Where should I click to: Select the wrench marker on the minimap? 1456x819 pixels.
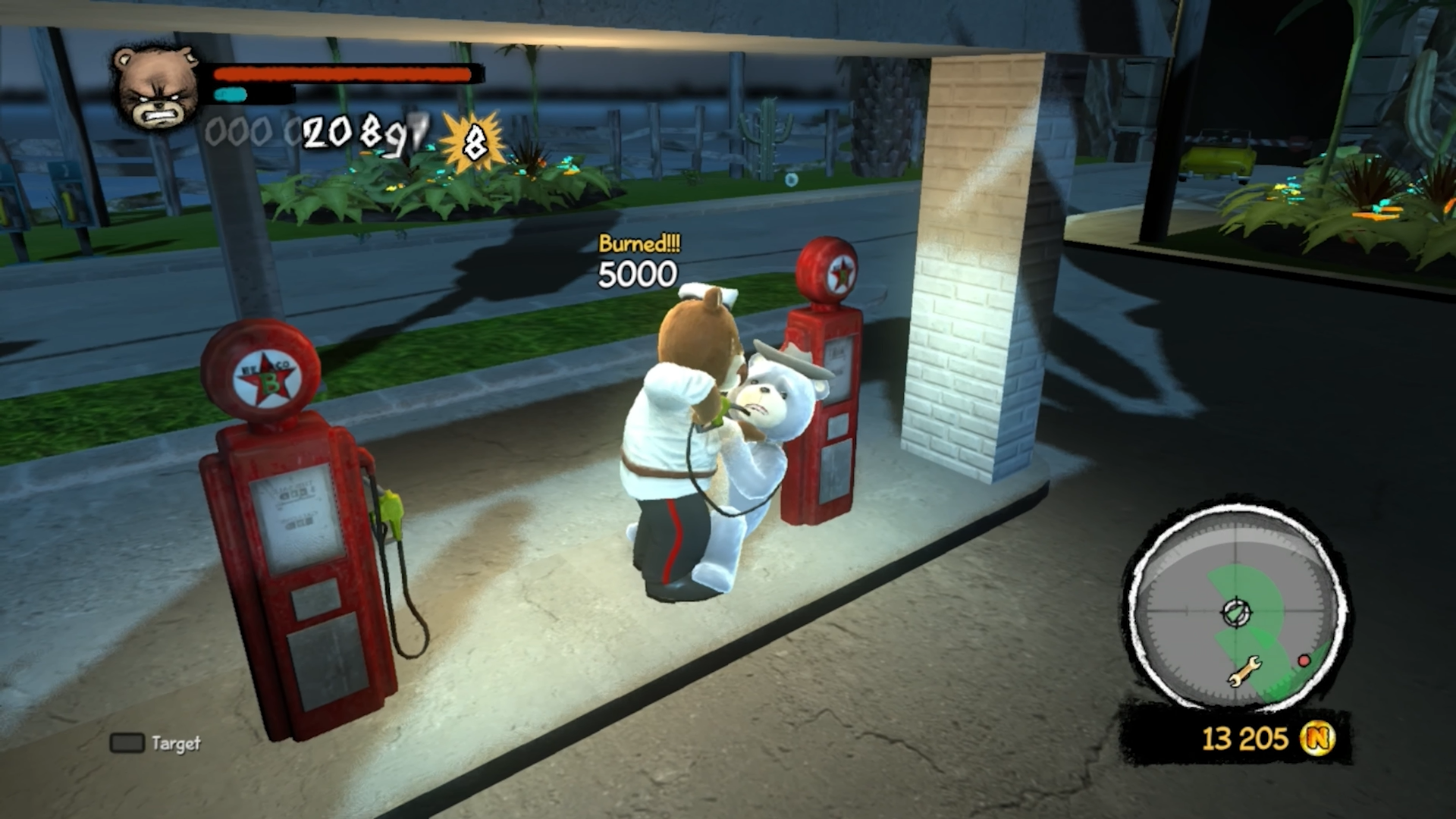pyautogui.click(x=1244, y=670)
